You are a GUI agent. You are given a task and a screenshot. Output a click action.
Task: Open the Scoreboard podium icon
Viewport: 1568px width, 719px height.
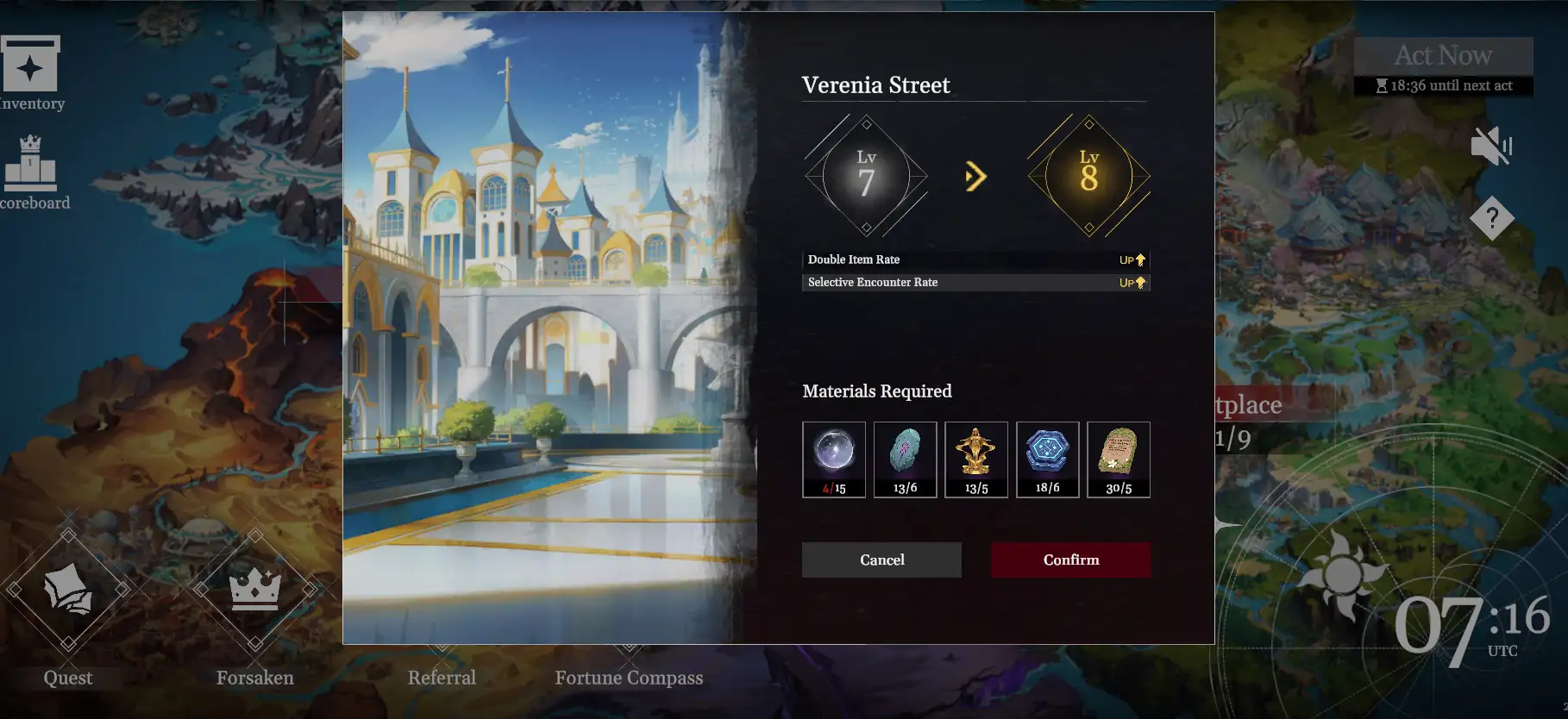31,164
